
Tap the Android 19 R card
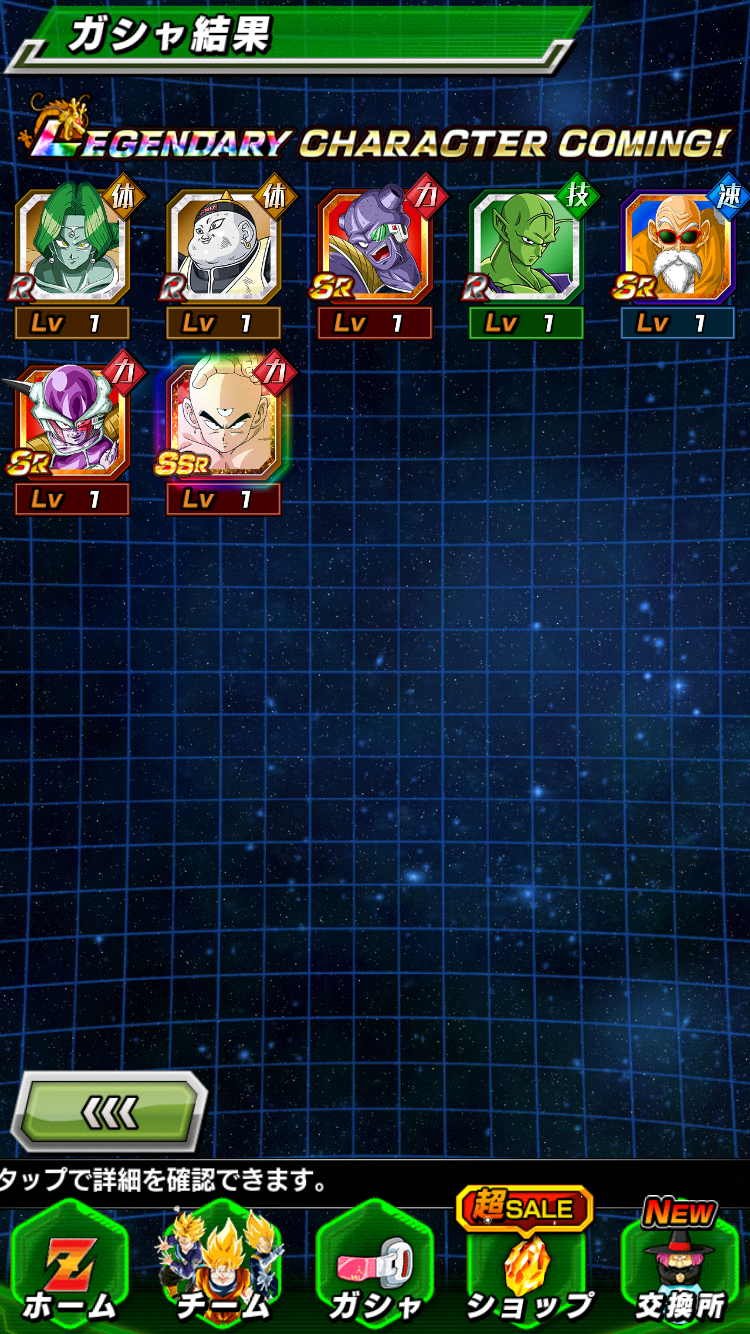[223, 247]
